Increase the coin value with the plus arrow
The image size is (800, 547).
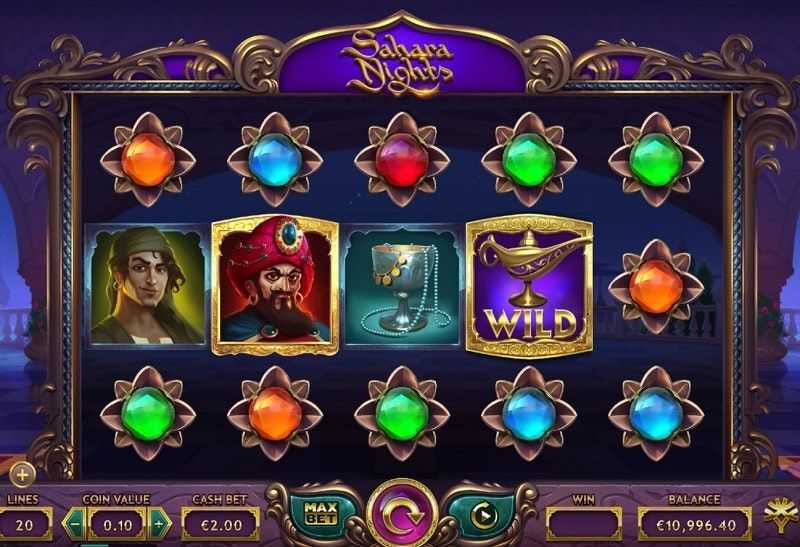click(159, 523)
